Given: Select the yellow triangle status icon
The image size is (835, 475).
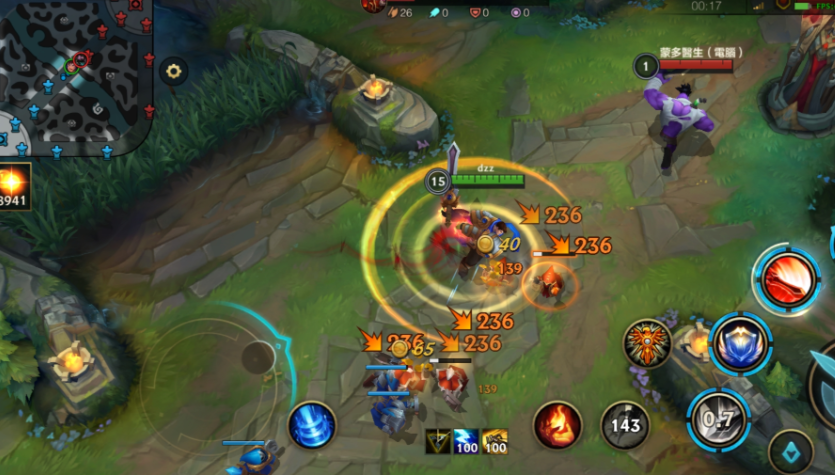Looking at the screenshot, I should tap(438, 441).
